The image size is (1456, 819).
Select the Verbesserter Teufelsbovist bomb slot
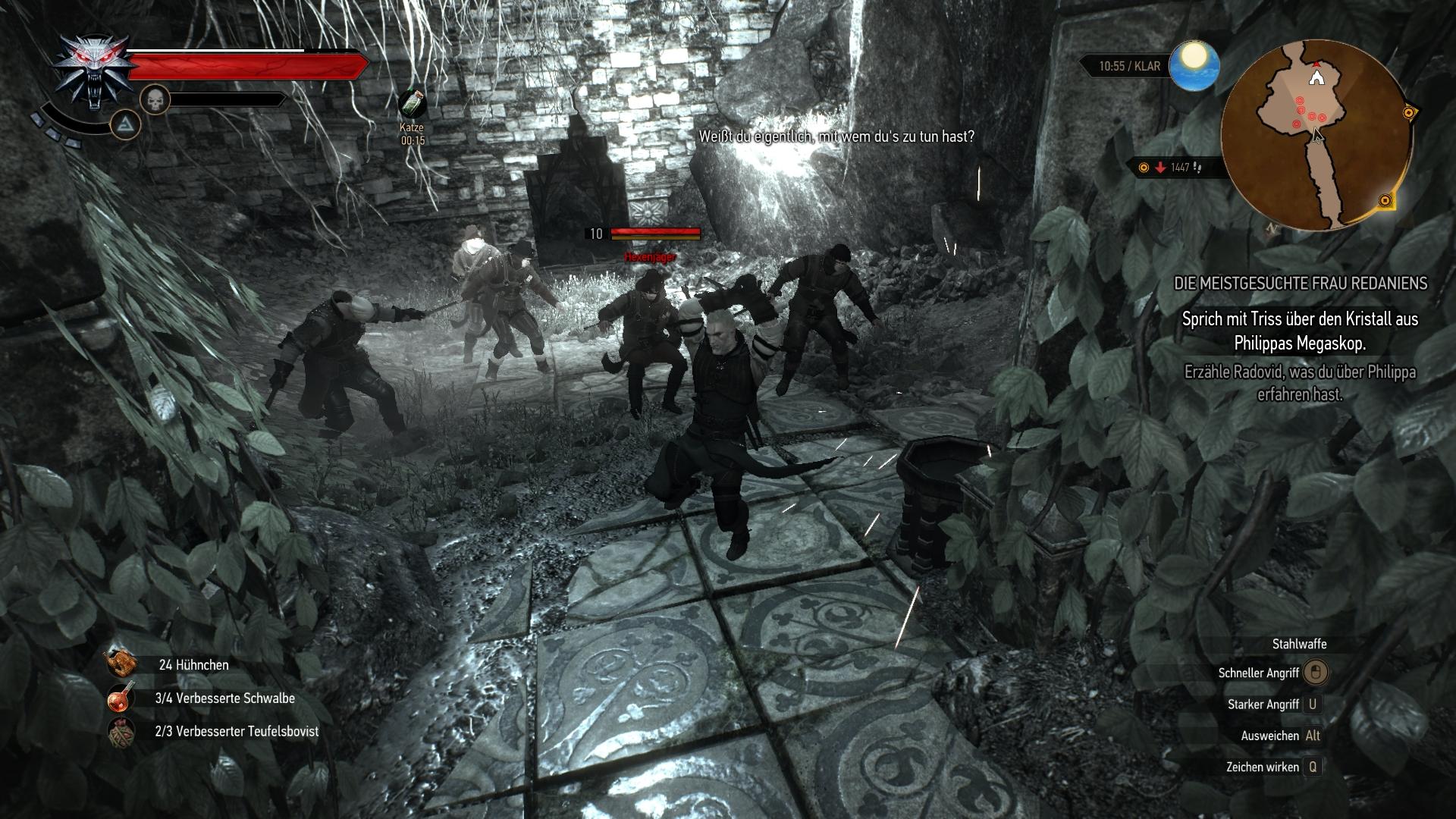pyautogui.click(x=121, y=732)
